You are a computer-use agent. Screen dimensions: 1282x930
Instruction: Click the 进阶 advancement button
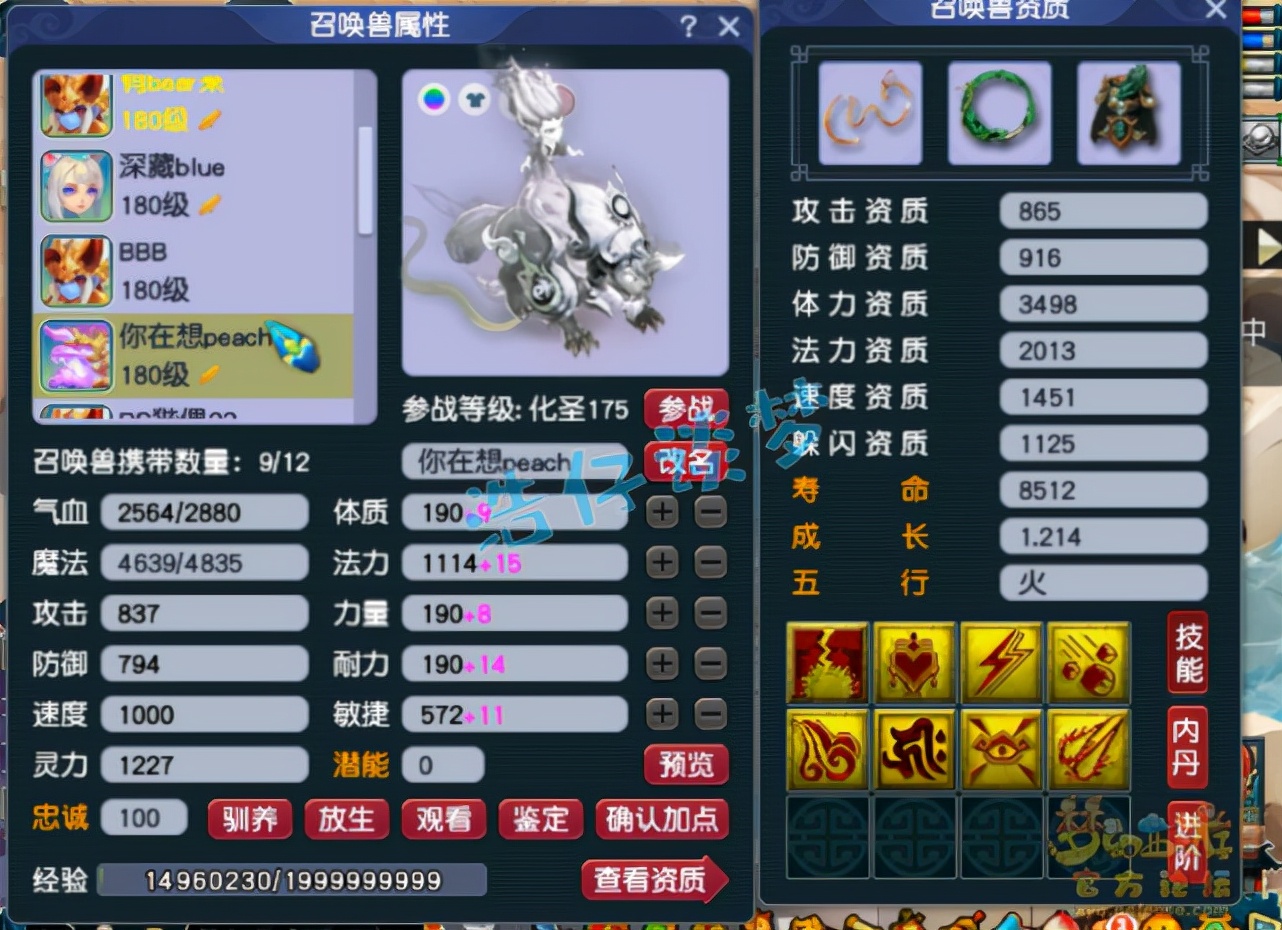[1187, 845]
